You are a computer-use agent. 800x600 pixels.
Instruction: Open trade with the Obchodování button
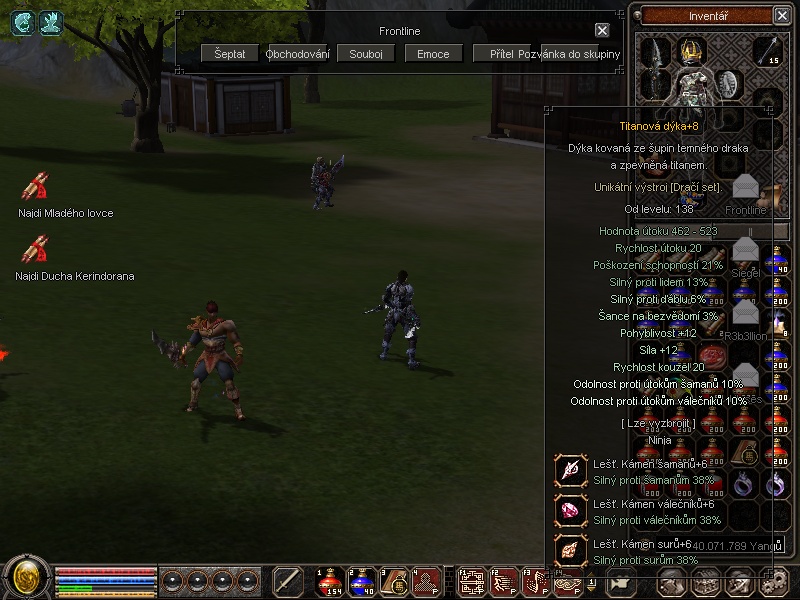298,53
